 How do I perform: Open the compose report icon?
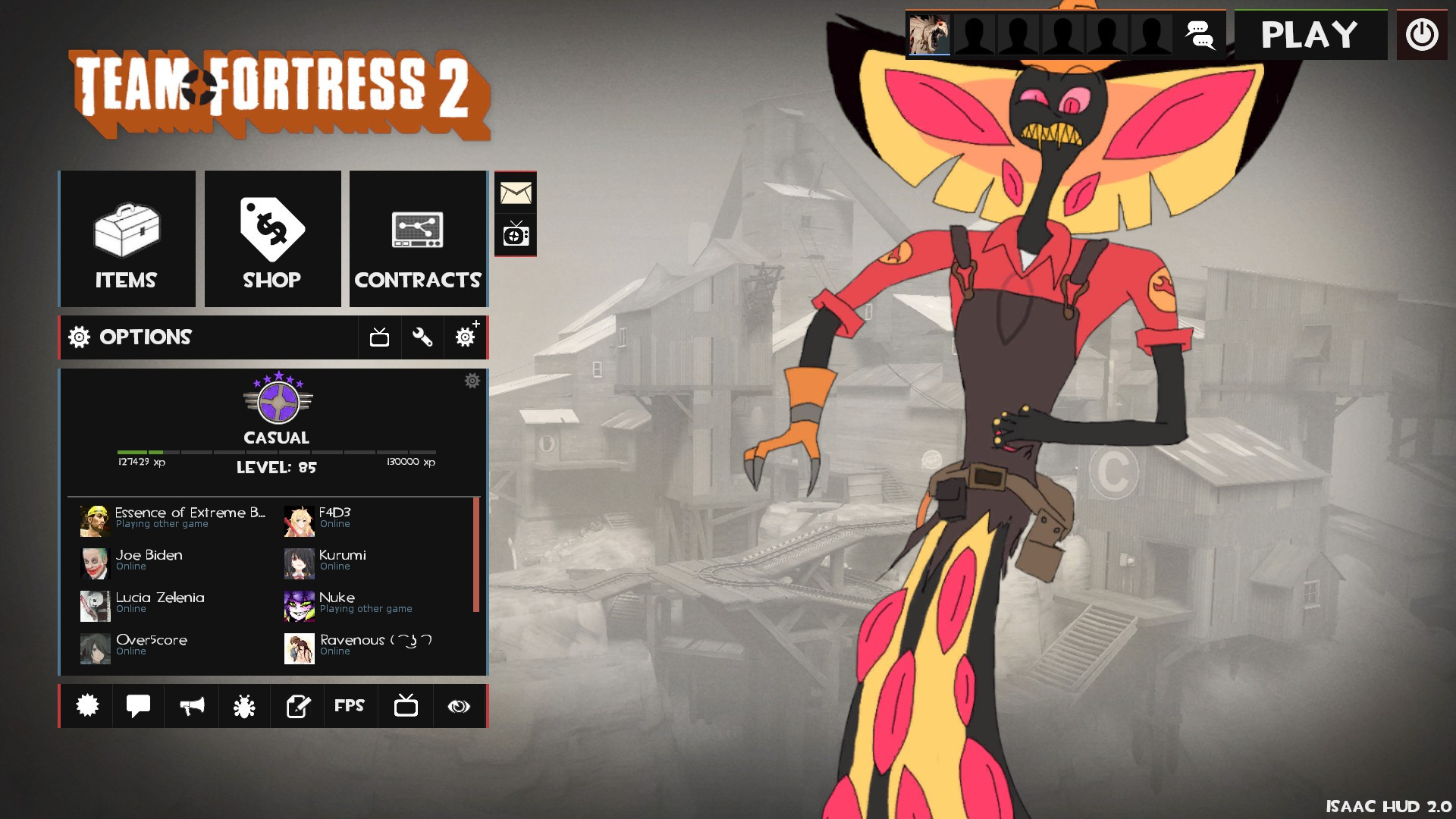(297, 706)
